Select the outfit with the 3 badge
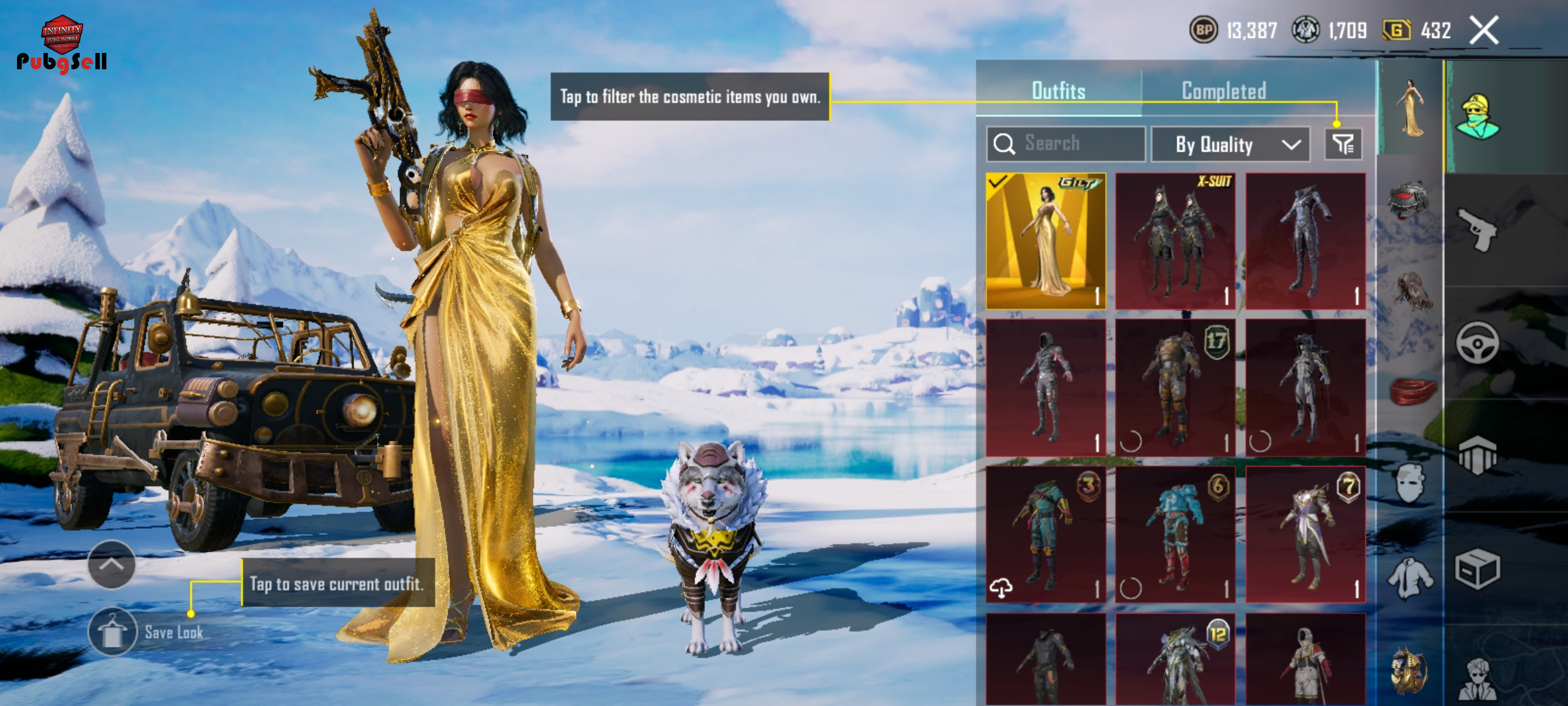 (1046, 534)
